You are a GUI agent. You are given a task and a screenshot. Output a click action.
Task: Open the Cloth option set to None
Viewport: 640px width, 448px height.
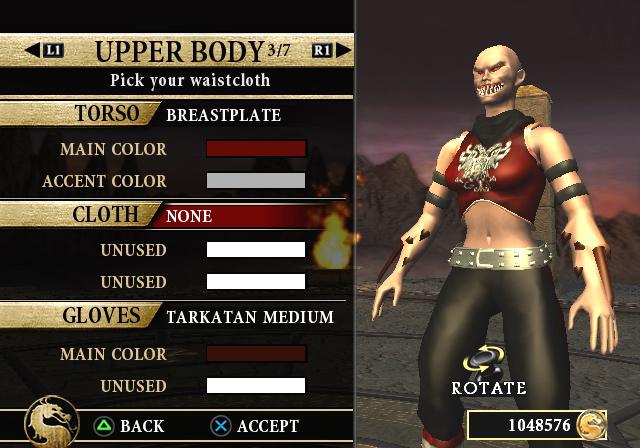point(189,215)
